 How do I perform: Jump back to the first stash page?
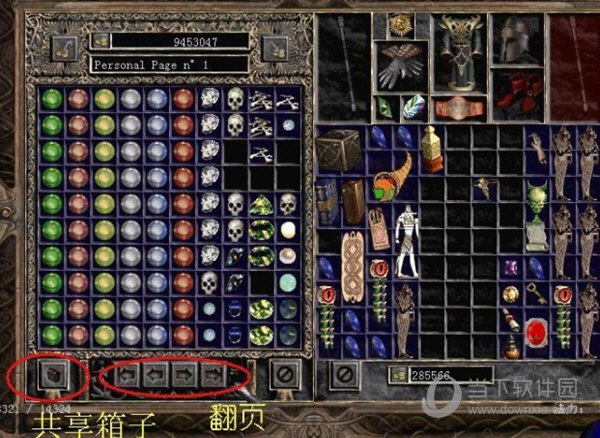pos(127,376)
